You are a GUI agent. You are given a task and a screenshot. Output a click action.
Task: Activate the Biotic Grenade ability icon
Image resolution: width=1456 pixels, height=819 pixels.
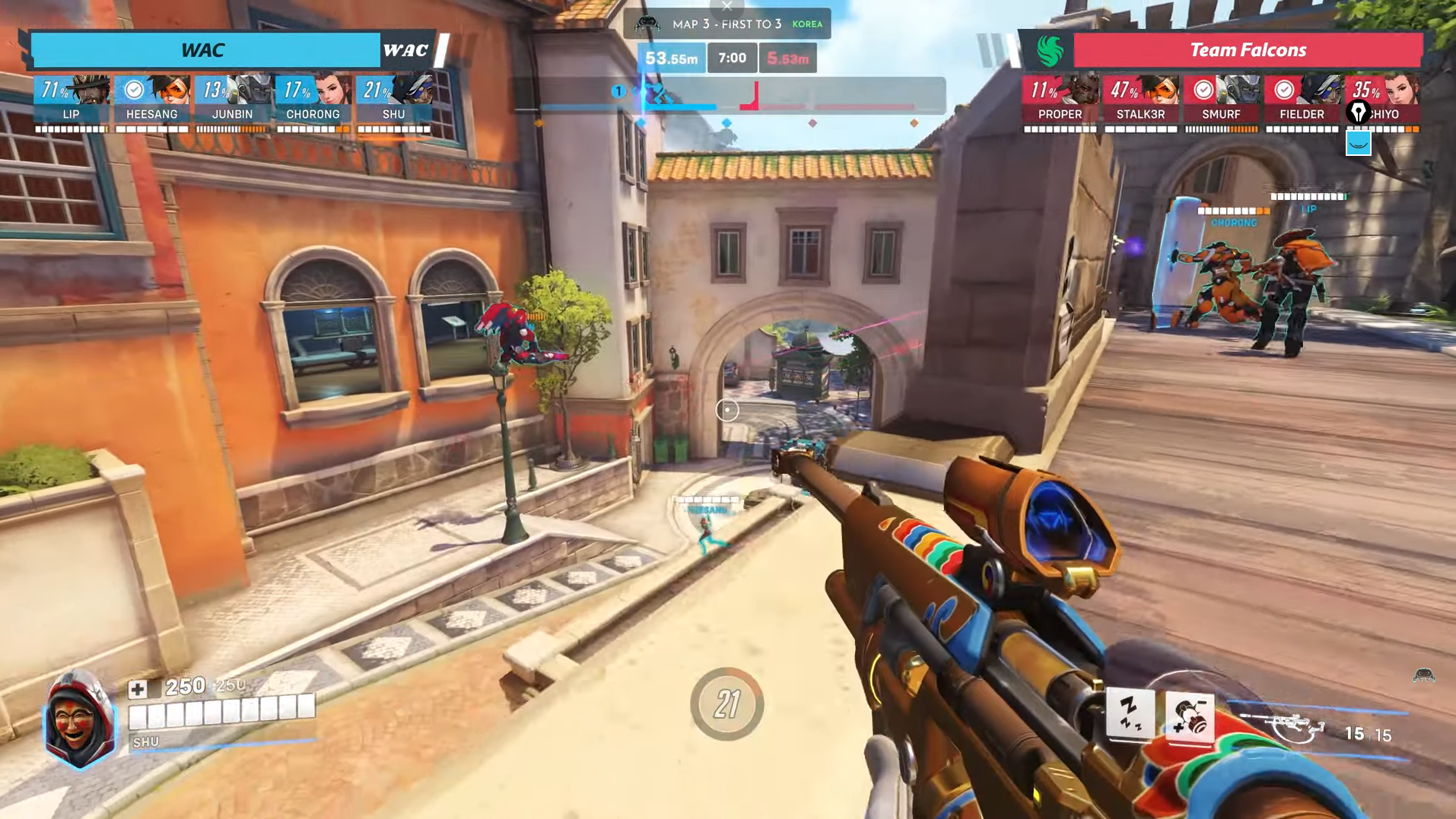pyautogui.click(x=1189, y=717)
